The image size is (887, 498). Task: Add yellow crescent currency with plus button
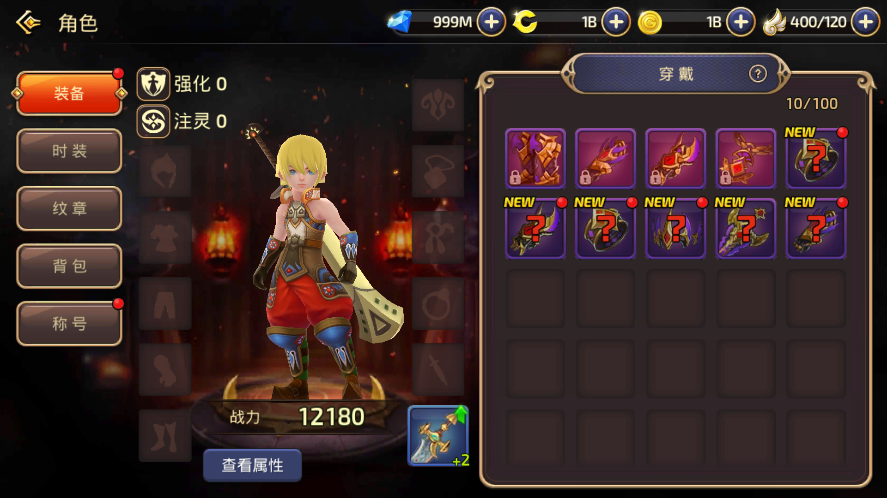click(616, 22)
